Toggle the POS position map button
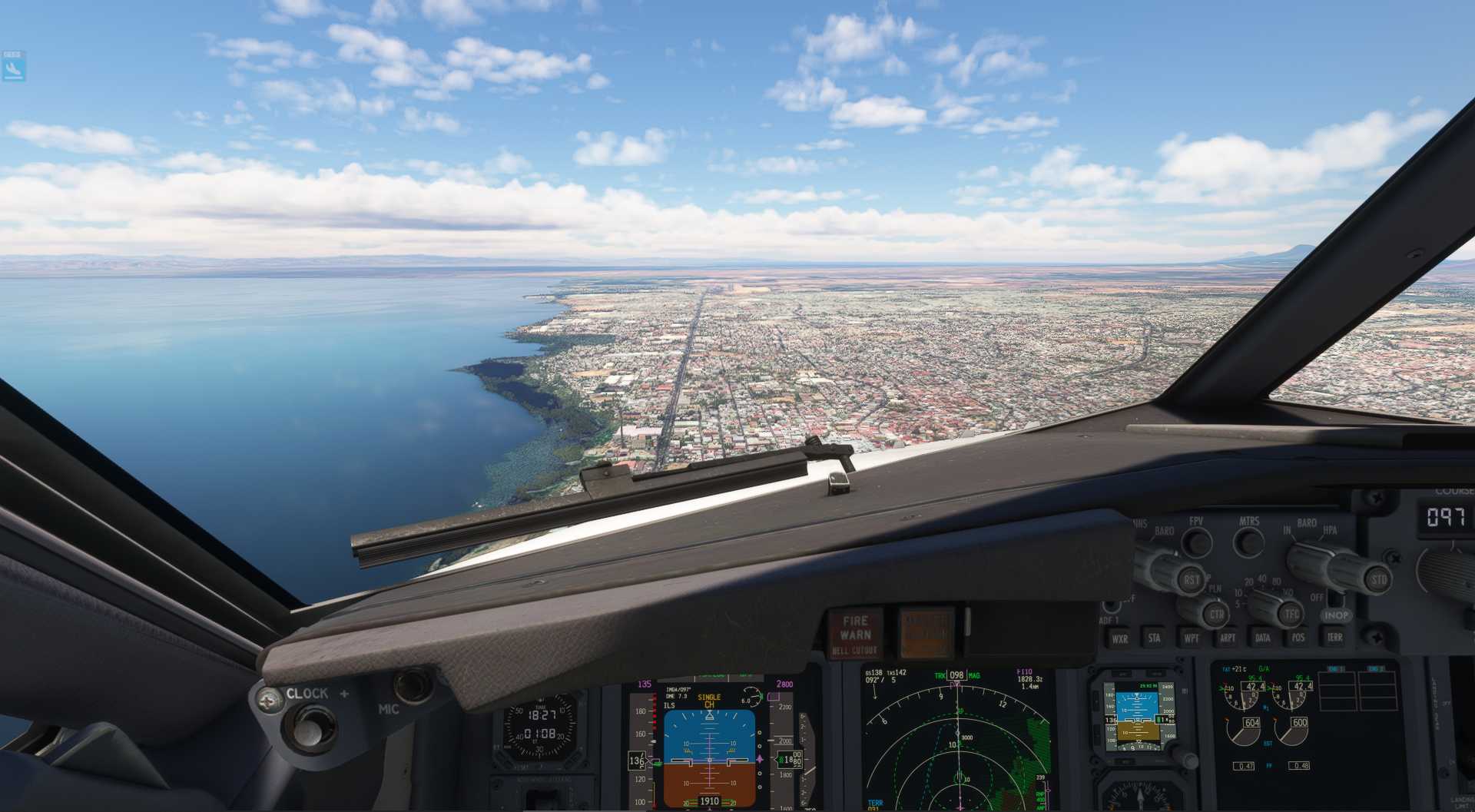Viewport: 1475px width, 812px height. [1298, 638]
